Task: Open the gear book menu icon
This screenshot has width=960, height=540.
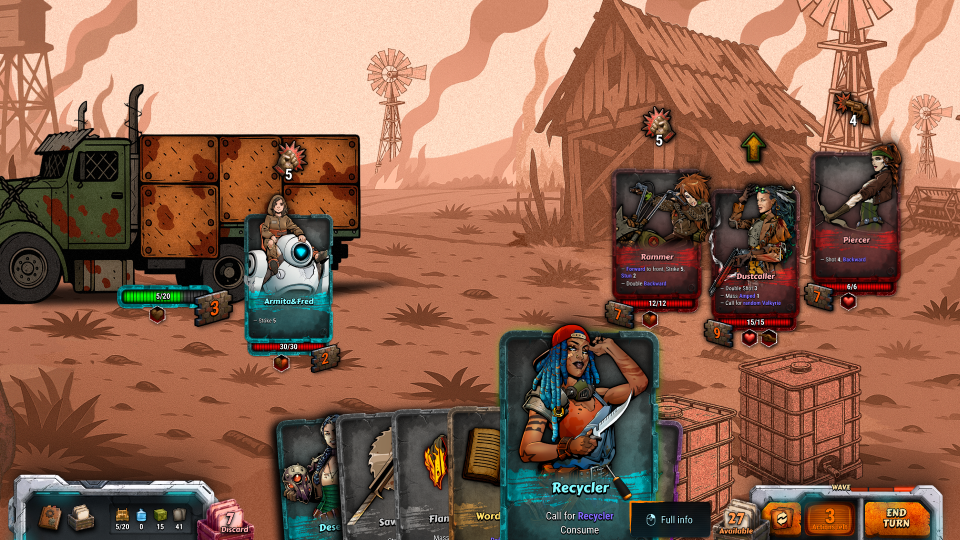Action: point(49,516)
